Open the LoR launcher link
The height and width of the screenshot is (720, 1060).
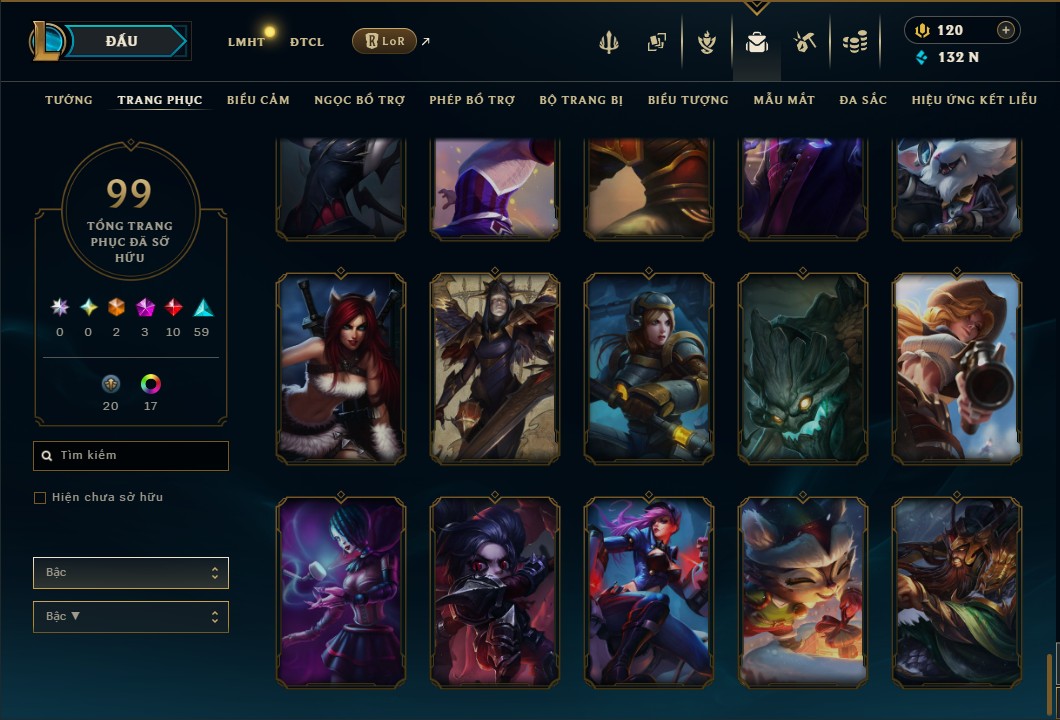pyautogui.click(x=385, y=41)
